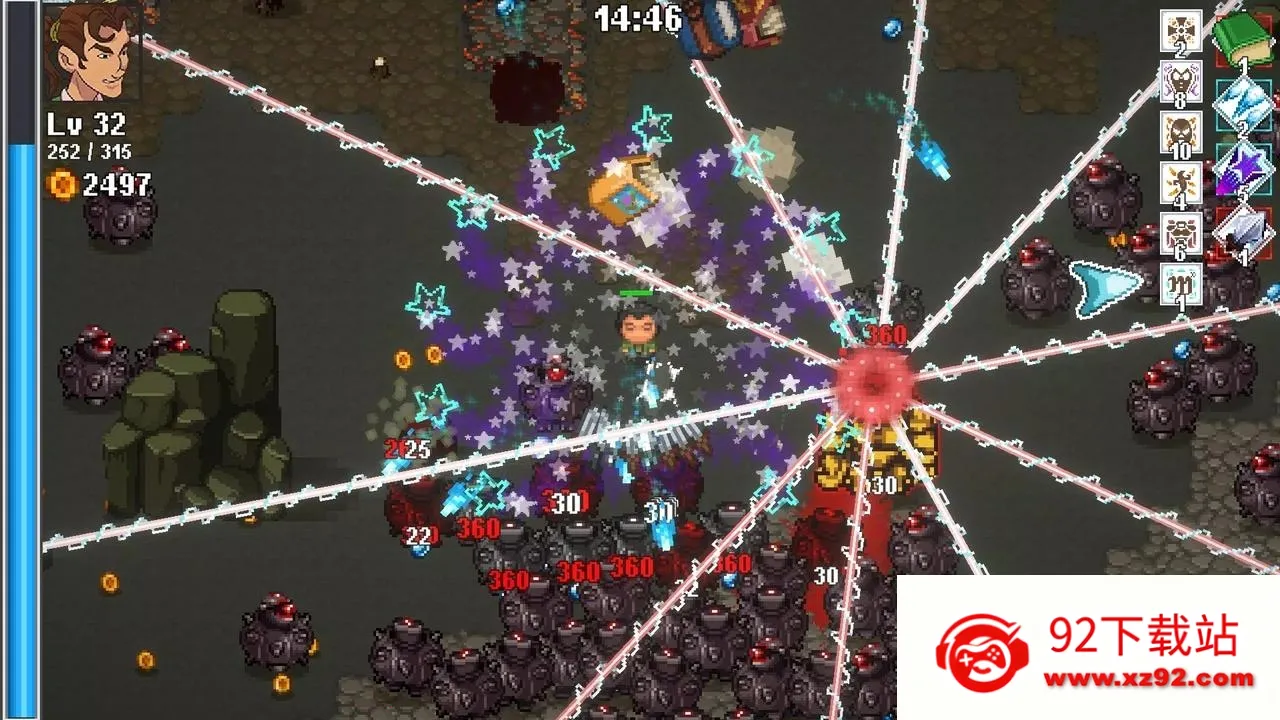Select the silver blade weapon icon
Viewport: 1280px width, 720px height.
tap(1243, 231)
